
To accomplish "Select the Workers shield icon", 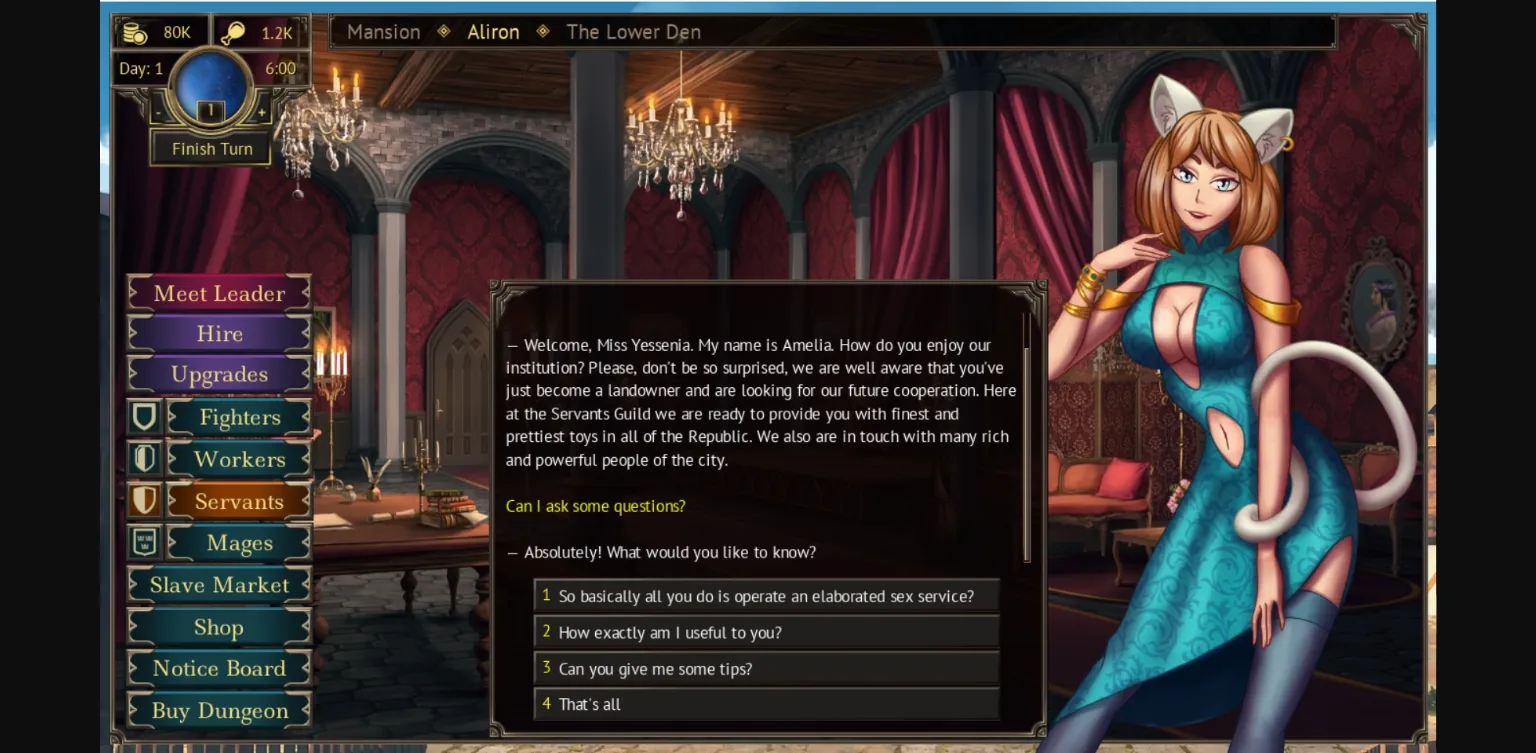I will pos(144,459).
